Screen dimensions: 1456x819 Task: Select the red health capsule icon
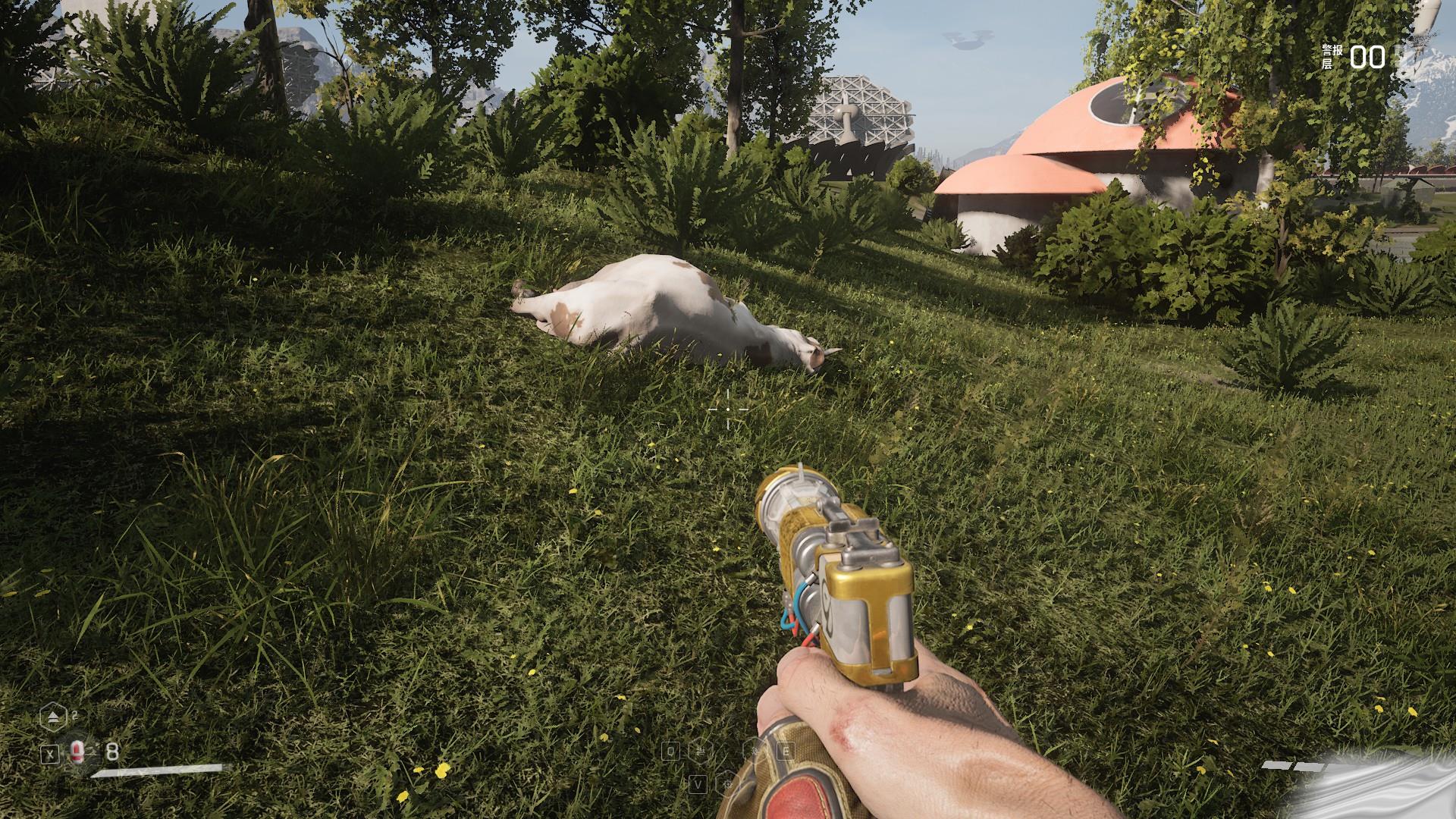point(77,752)
